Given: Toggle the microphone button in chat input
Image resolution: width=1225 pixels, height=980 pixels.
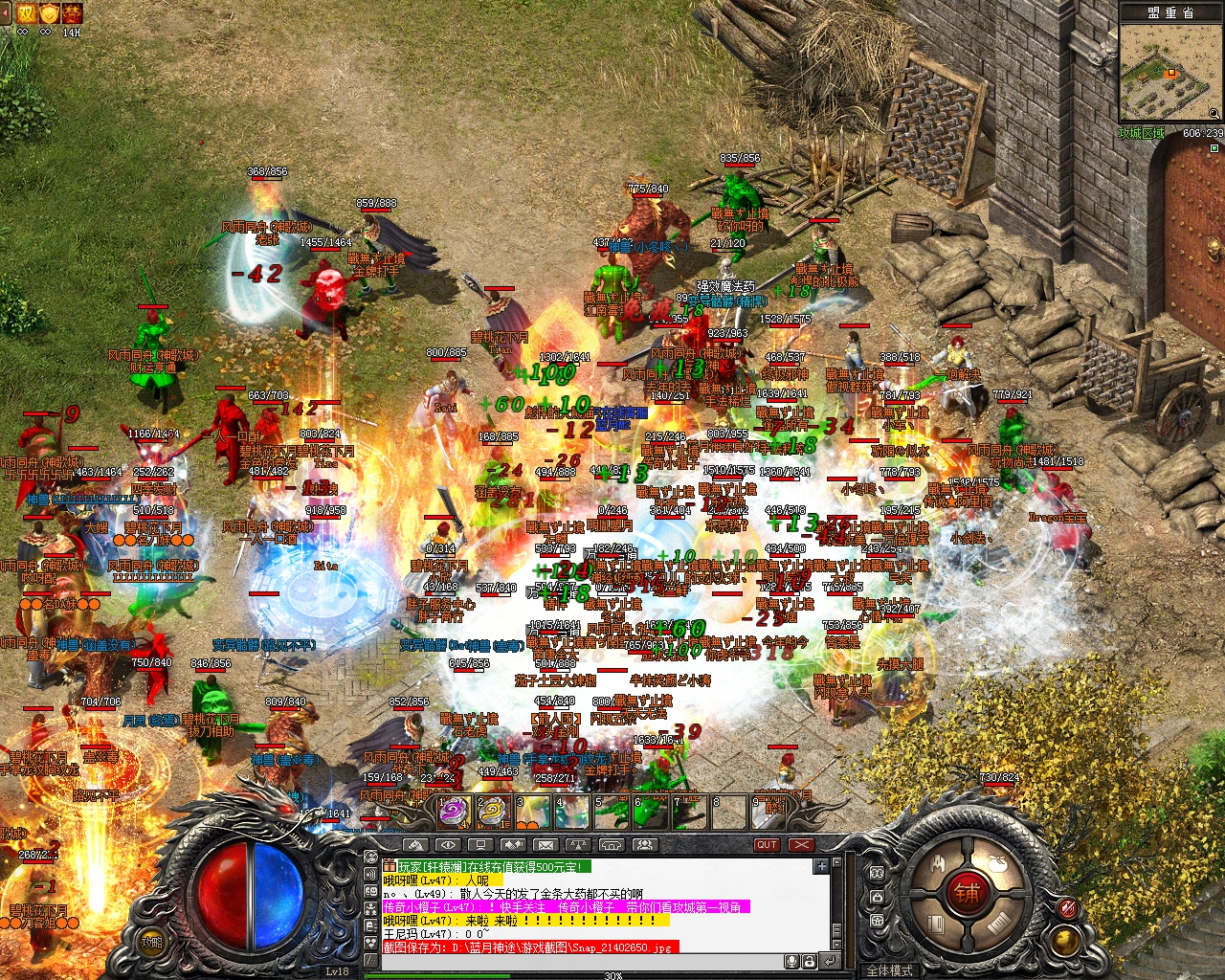Looking at the screenshot, I should click(x=792, y=961).
